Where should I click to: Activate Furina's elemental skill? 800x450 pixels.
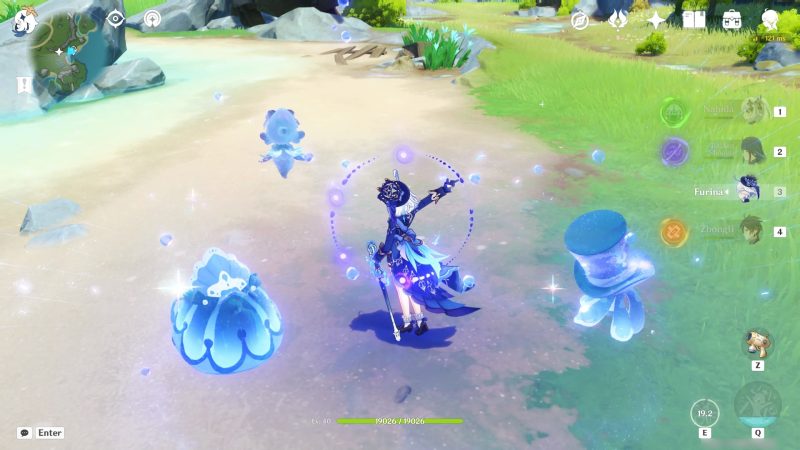pos(705,412)
